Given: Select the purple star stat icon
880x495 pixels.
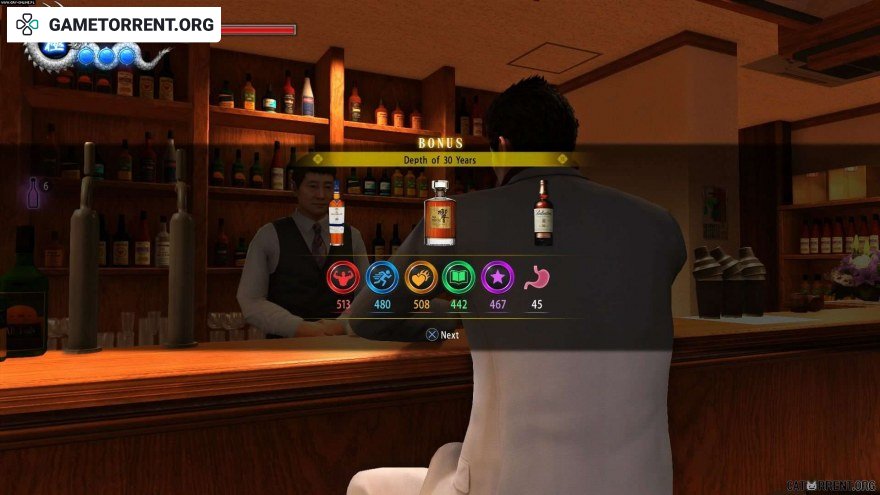Looking at the screenshot, I should click(x=498, y=277).
